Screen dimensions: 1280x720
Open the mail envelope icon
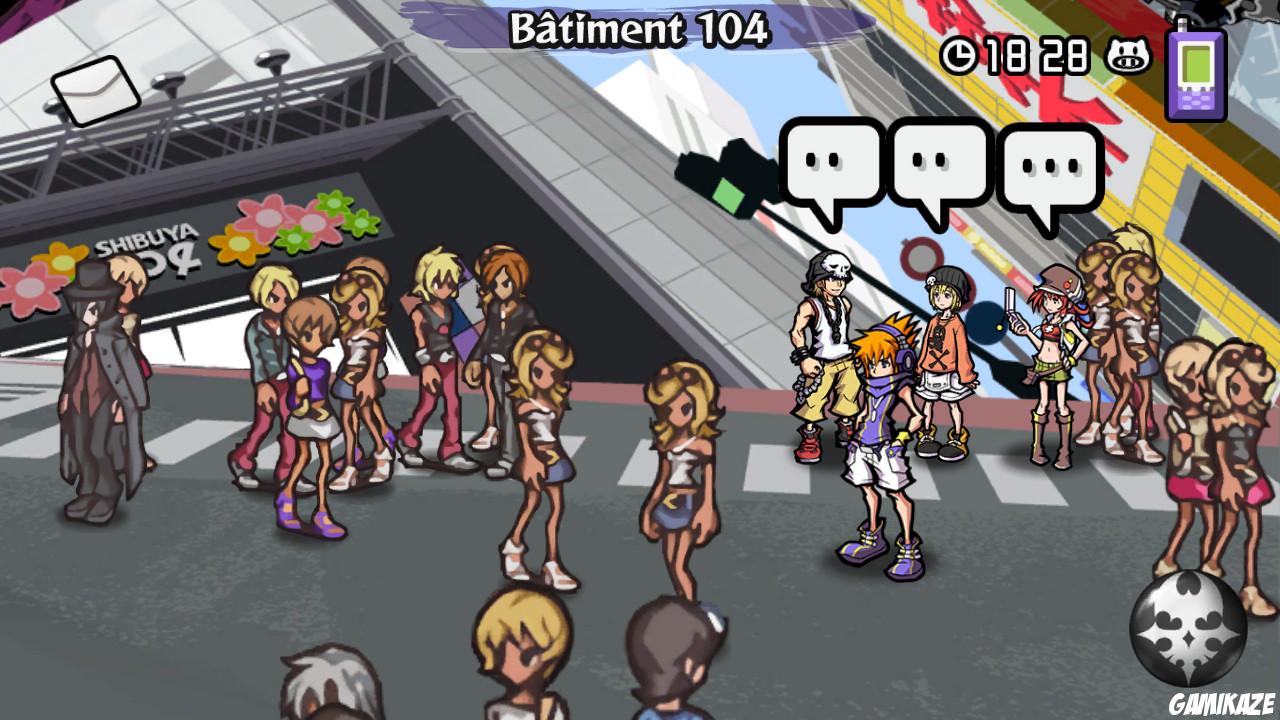[97, 89]
